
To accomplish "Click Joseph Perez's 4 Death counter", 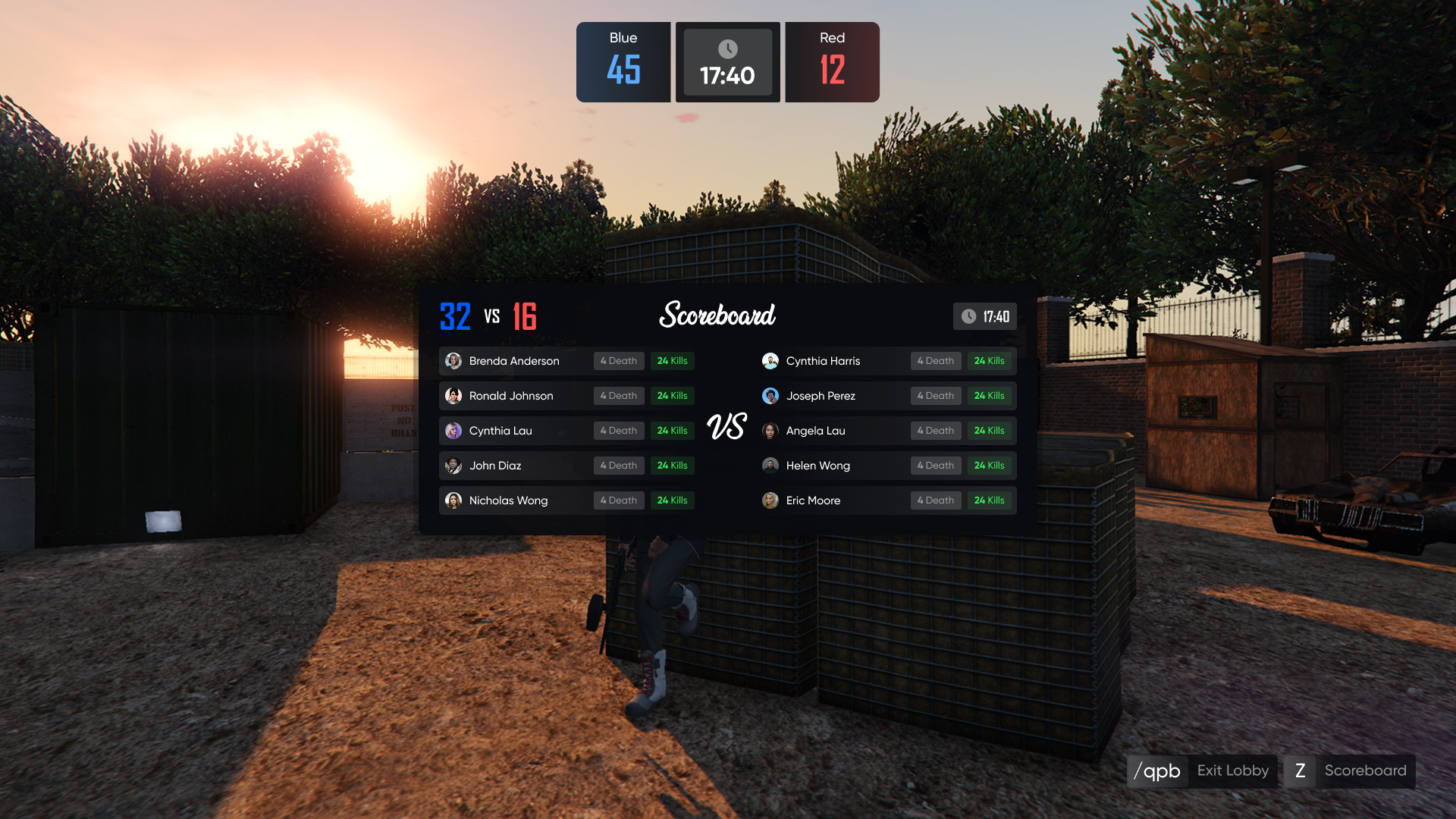I will (x=935, y=396).
